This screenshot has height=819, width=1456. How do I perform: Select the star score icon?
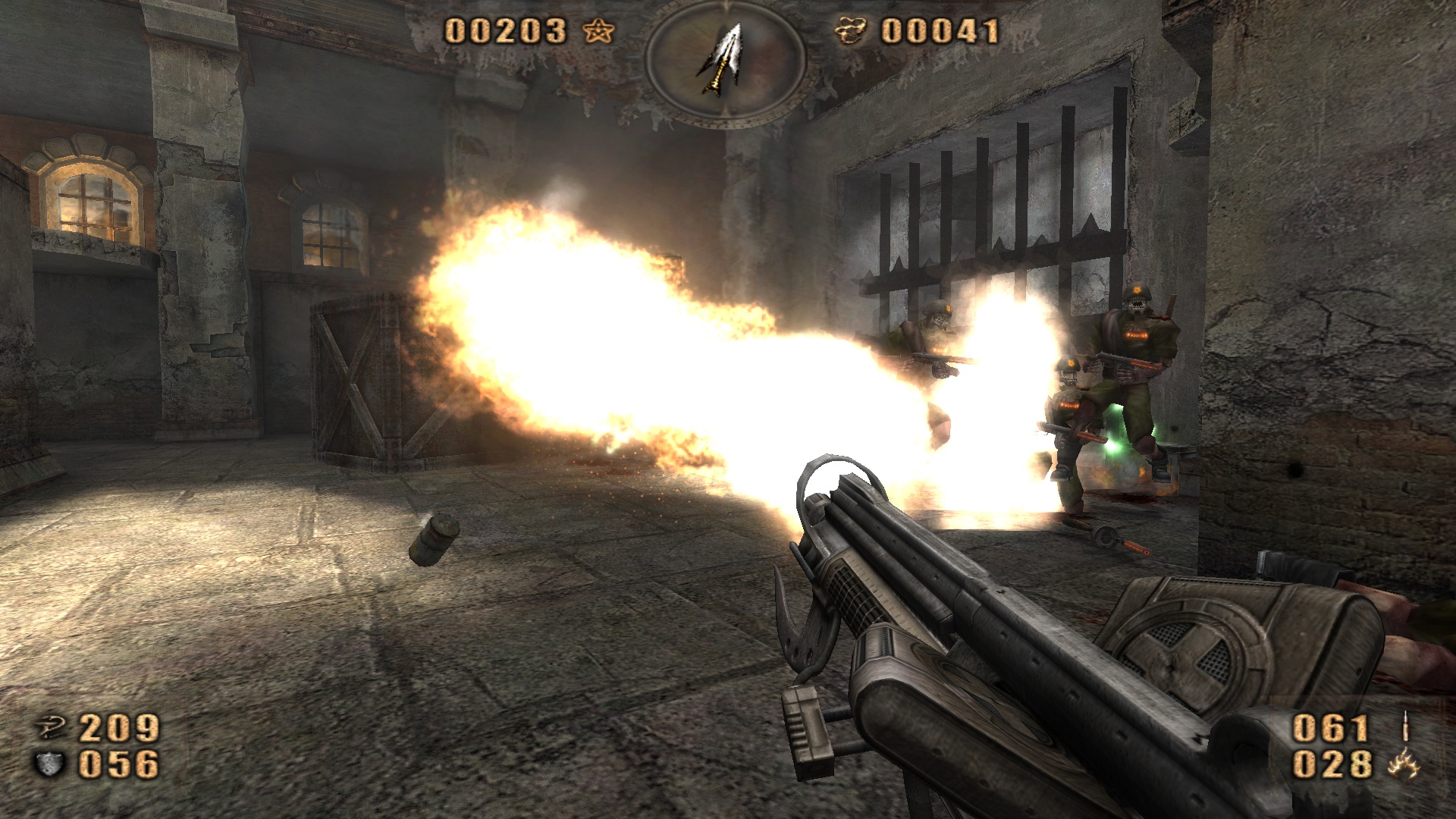[598, 32]
